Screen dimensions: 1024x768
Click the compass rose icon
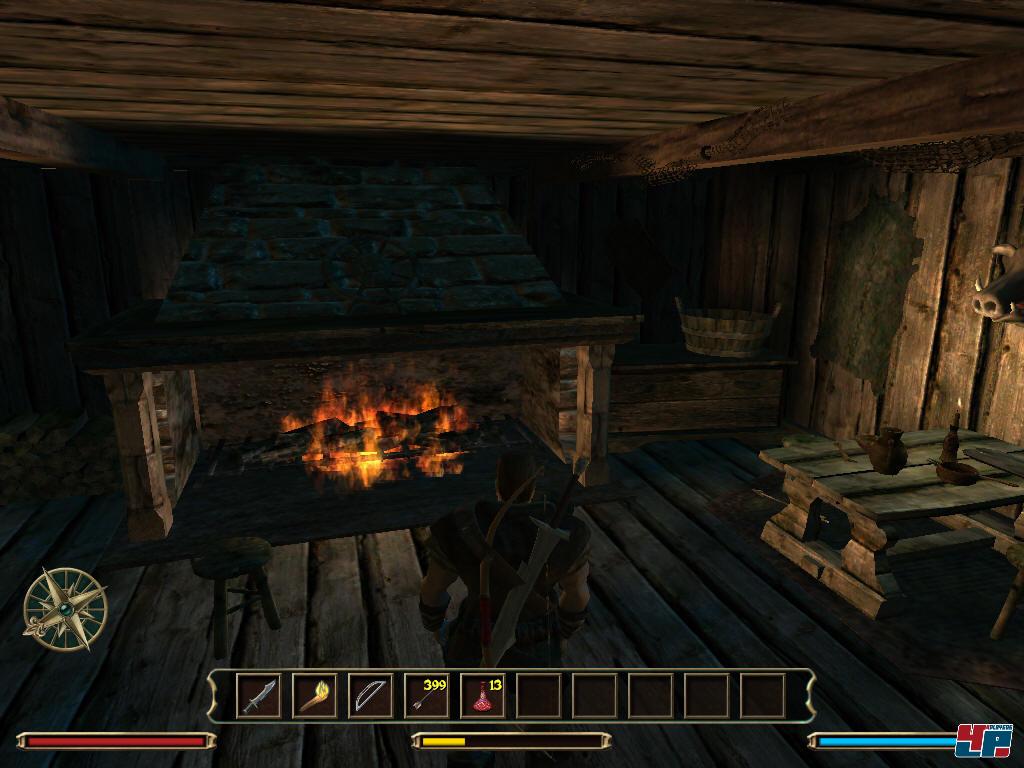click(64, 607)
